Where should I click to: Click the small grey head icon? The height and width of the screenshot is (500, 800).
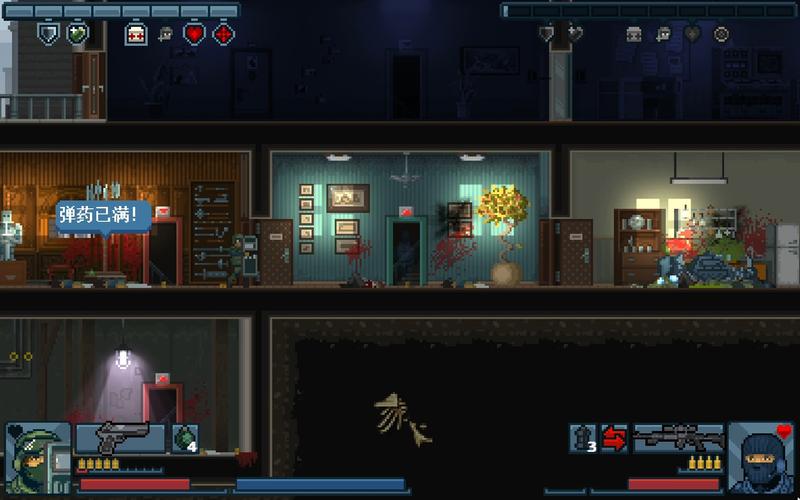click(x=166, y=34)
